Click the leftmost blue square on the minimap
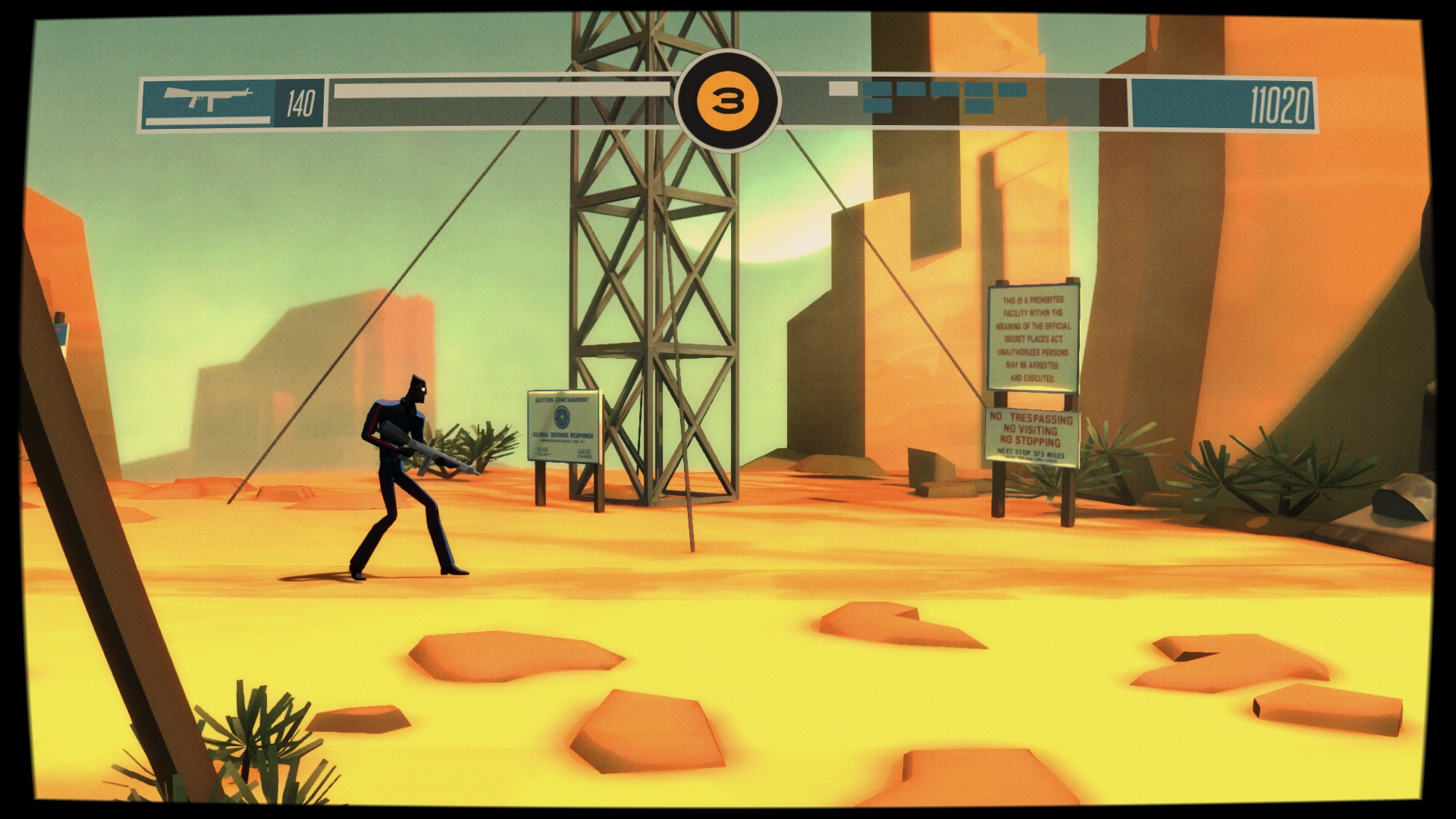Screen dimensions: 1456x819 coord(877,89)
